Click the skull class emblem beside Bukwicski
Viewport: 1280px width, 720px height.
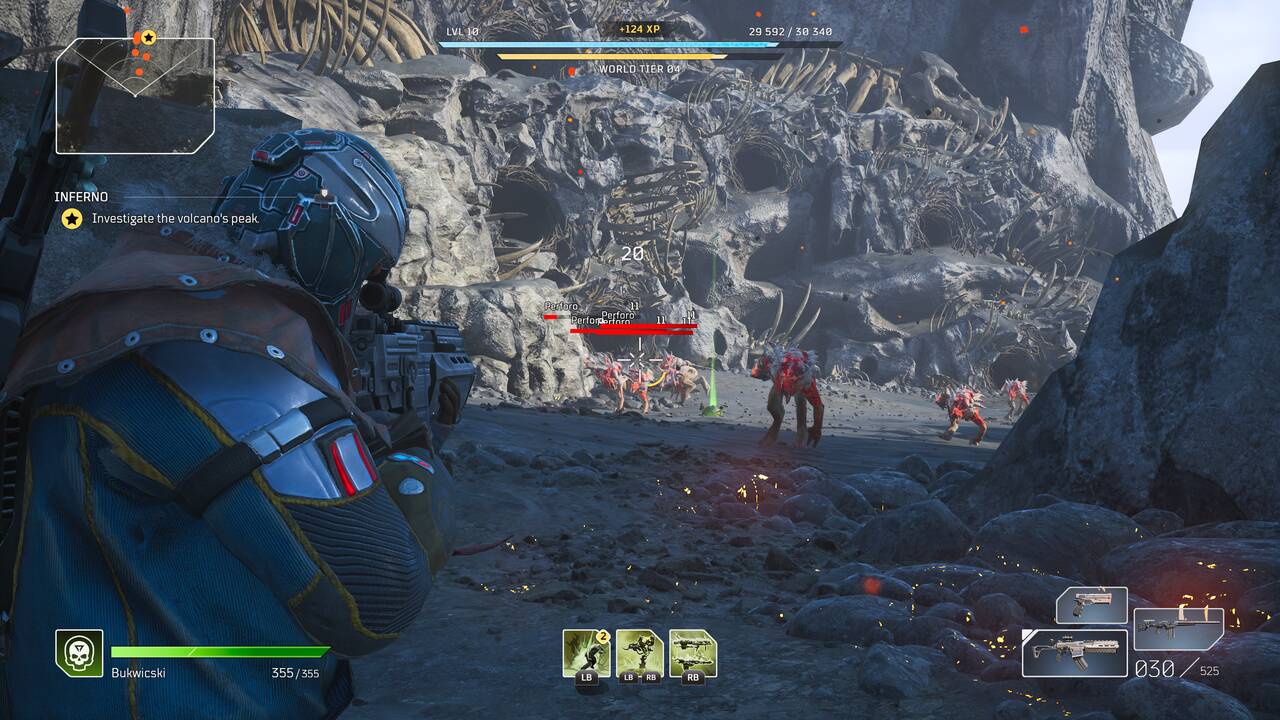[x=79, y=653]
